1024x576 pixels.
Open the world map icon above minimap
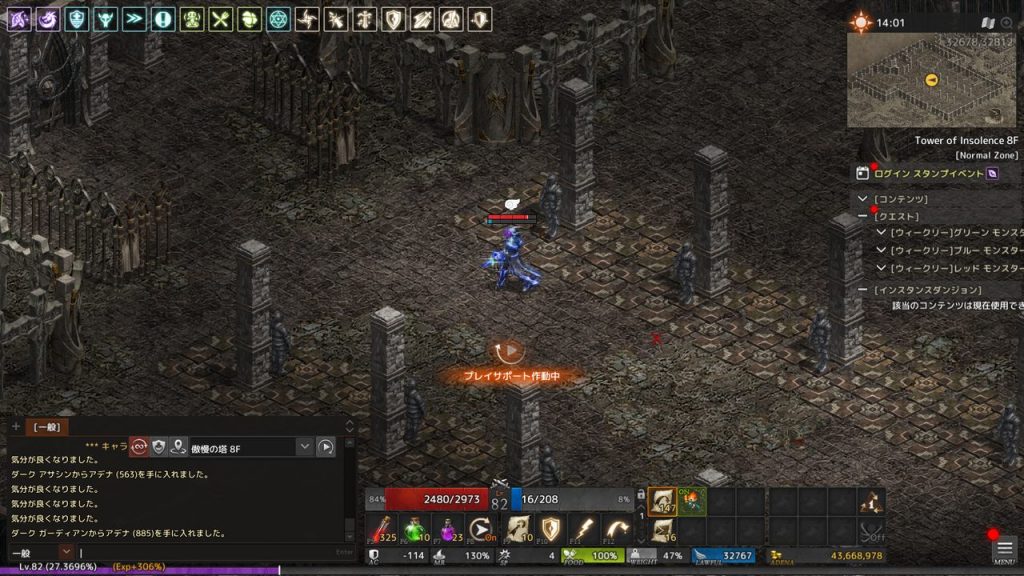pyautogui.click(x=988, y=22)
